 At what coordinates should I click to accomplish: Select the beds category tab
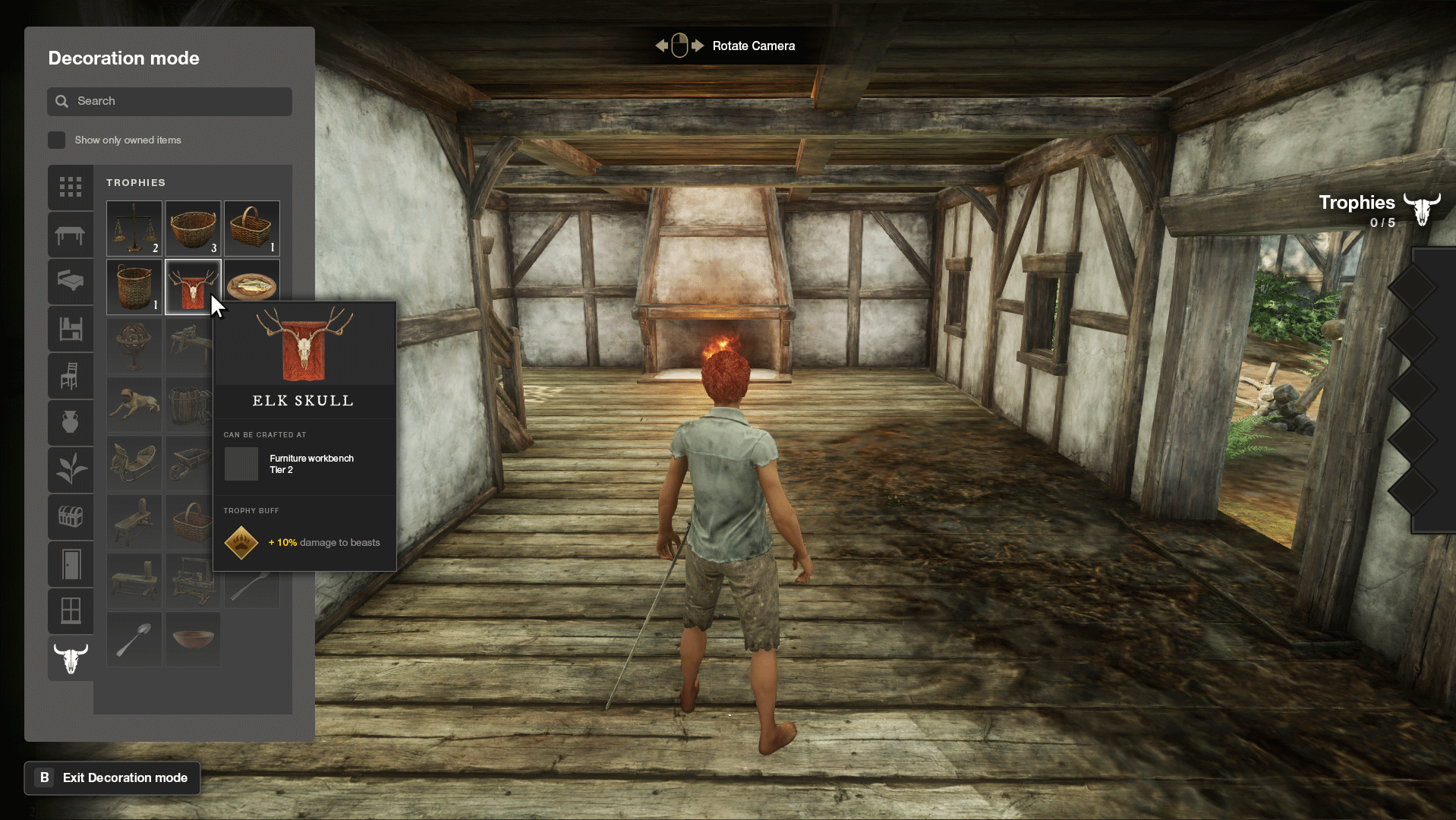71,282
